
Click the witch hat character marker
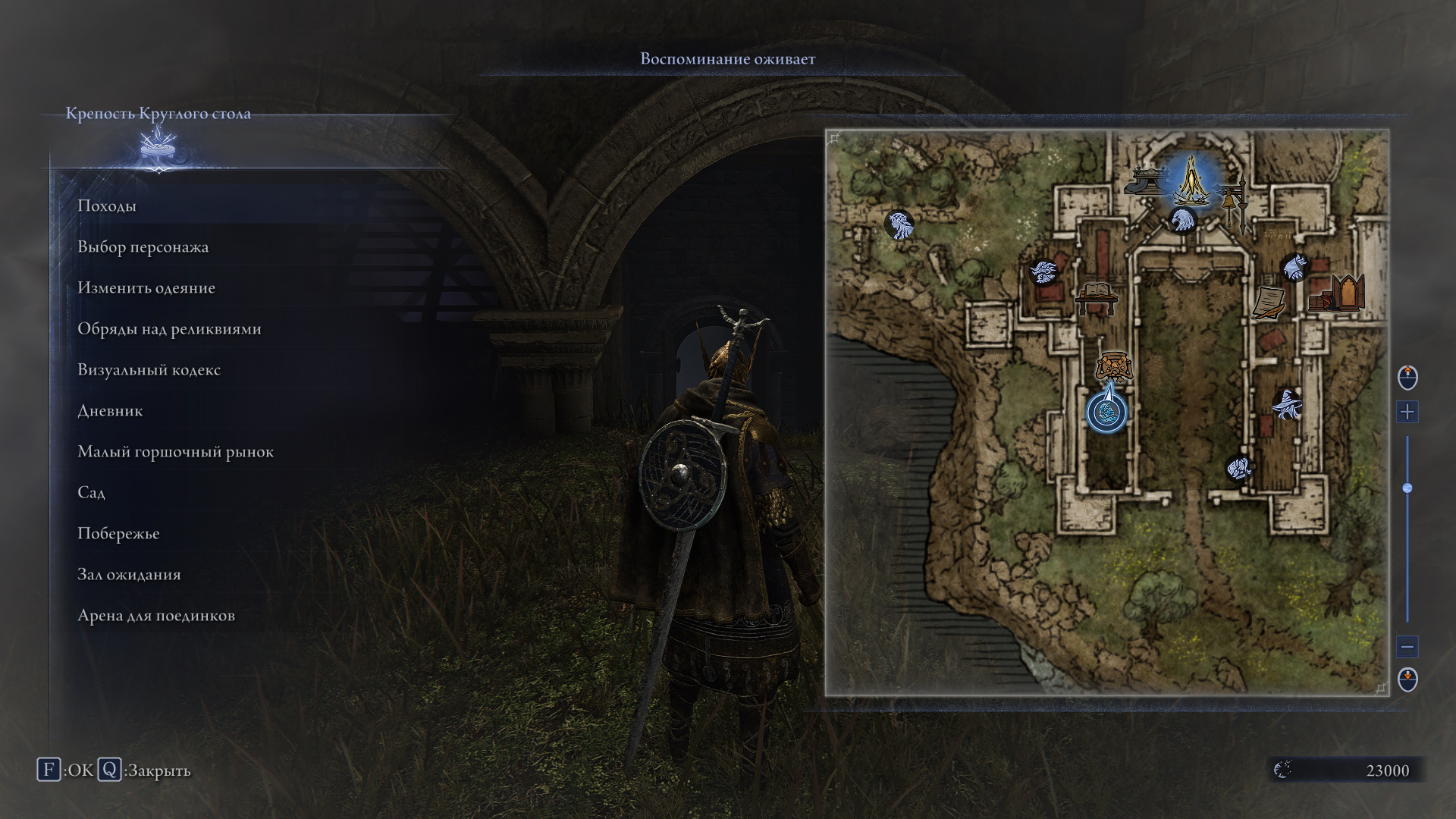1285,404
